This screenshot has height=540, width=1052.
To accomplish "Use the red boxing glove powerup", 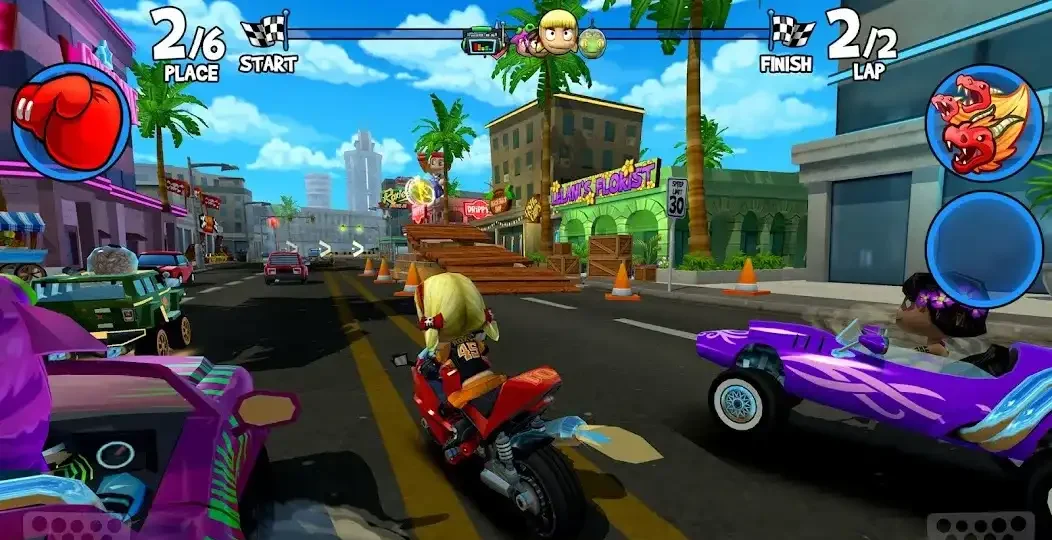I will click(70, 123).
